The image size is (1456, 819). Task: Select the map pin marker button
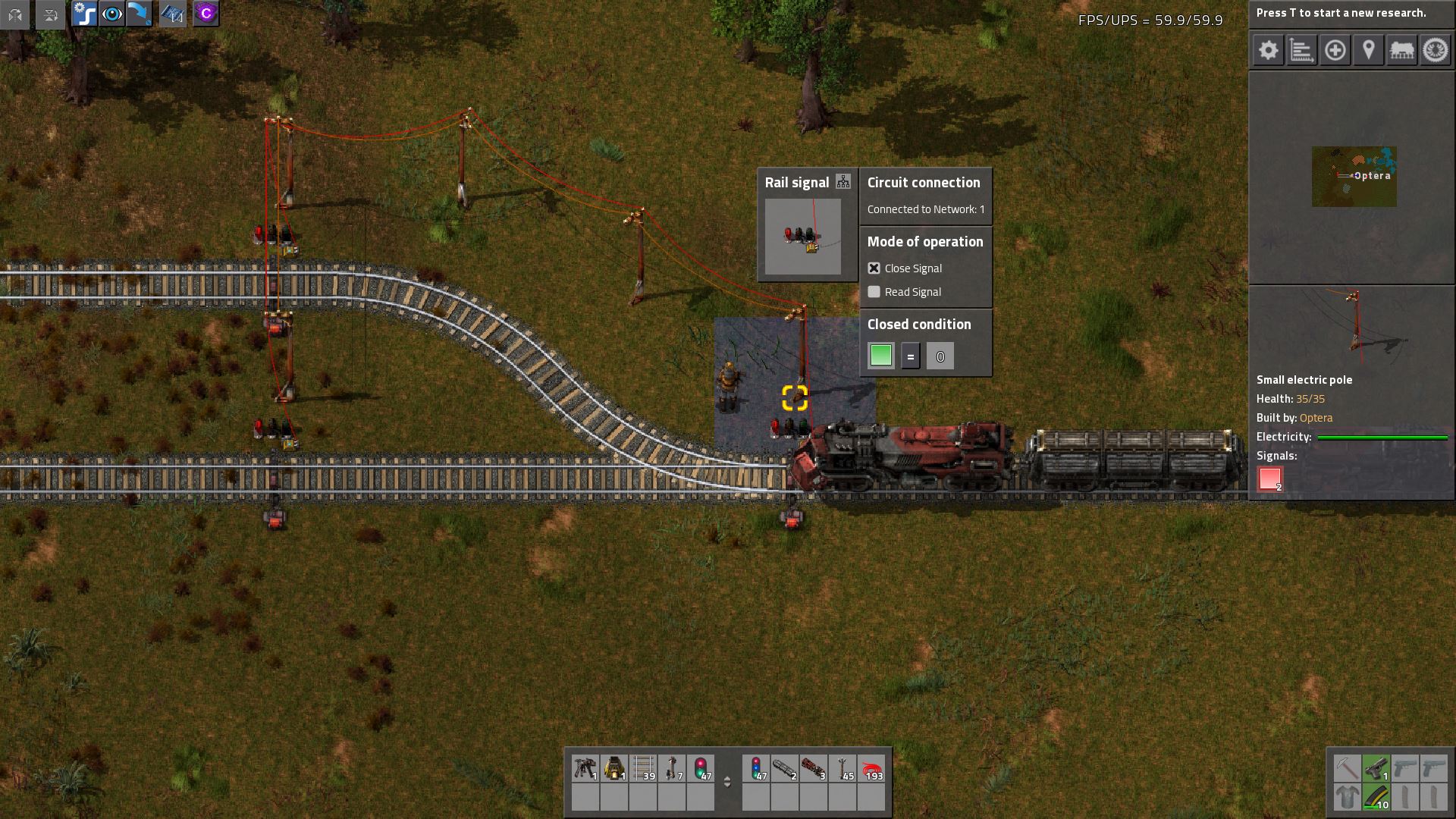(1368, 51)
